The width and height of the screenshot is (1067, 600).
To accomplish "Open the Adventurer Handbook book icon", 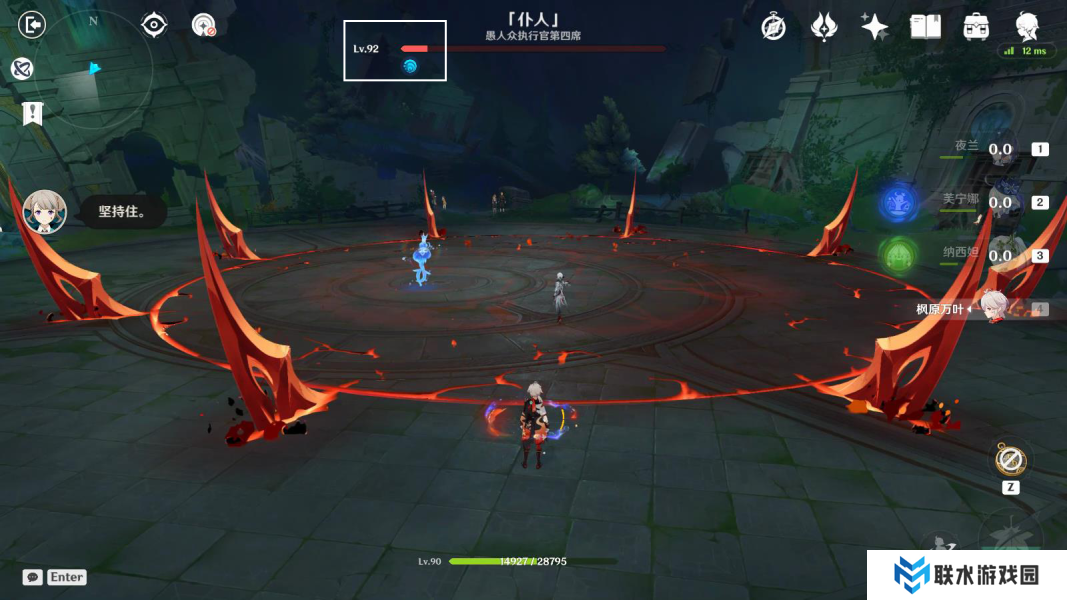I will pos(925,27).
